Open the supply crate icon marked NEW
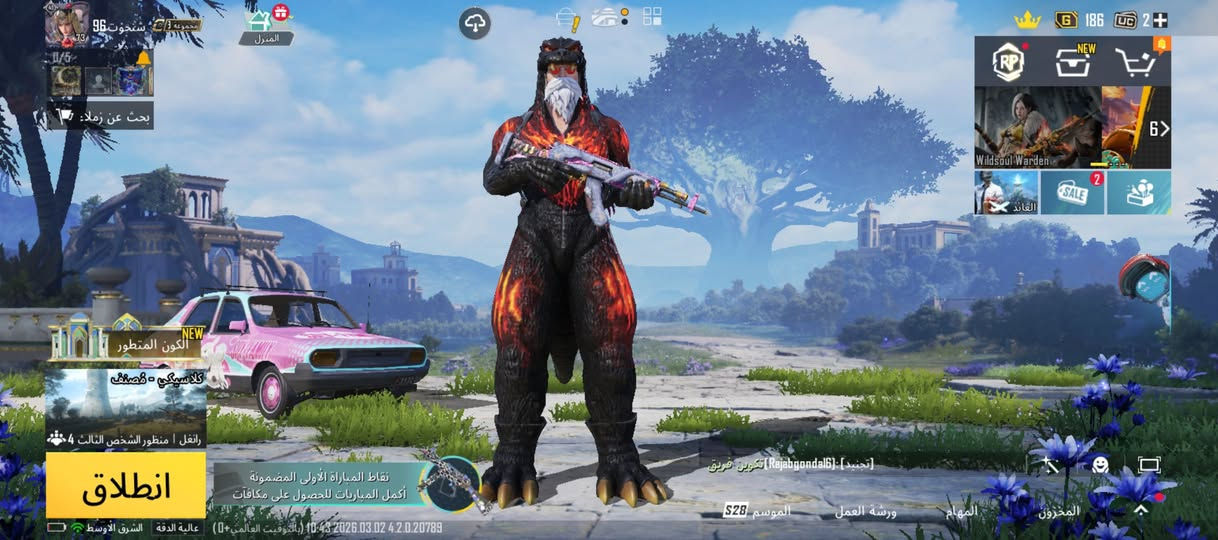Viewport: 1218px width, 540px height. pyautogui.click(x=1073, y=62)
